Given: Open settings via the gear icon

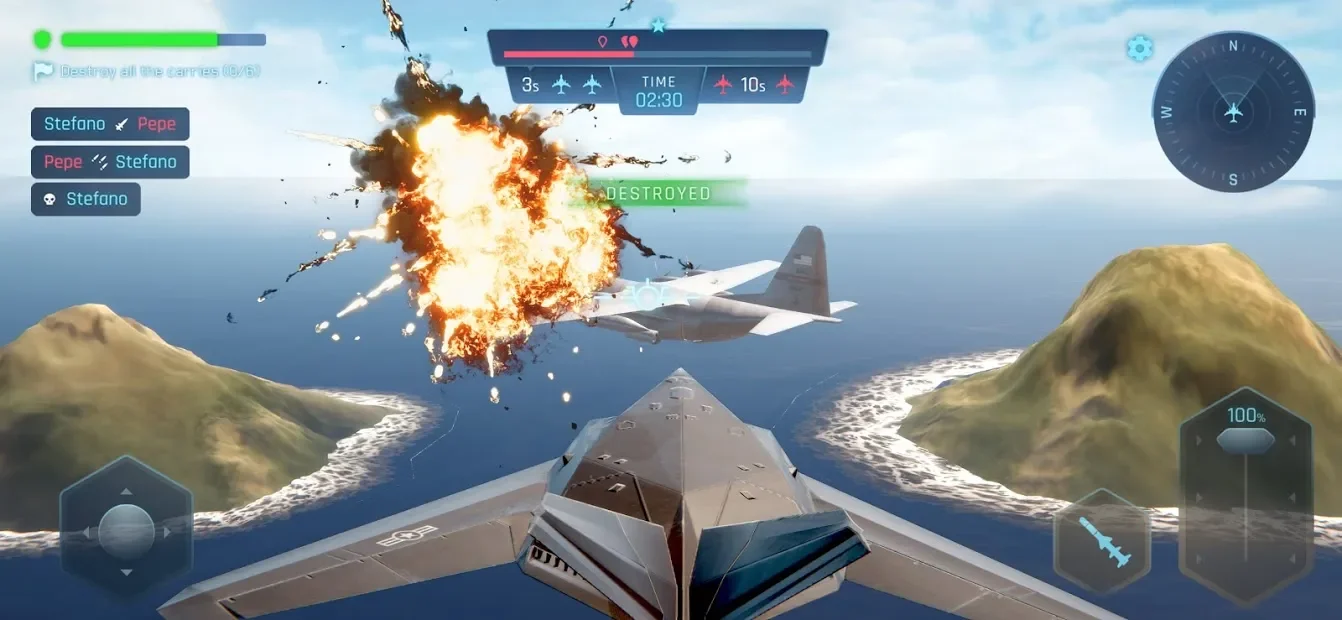Looking at the screenshot, I should [1139, 48].
